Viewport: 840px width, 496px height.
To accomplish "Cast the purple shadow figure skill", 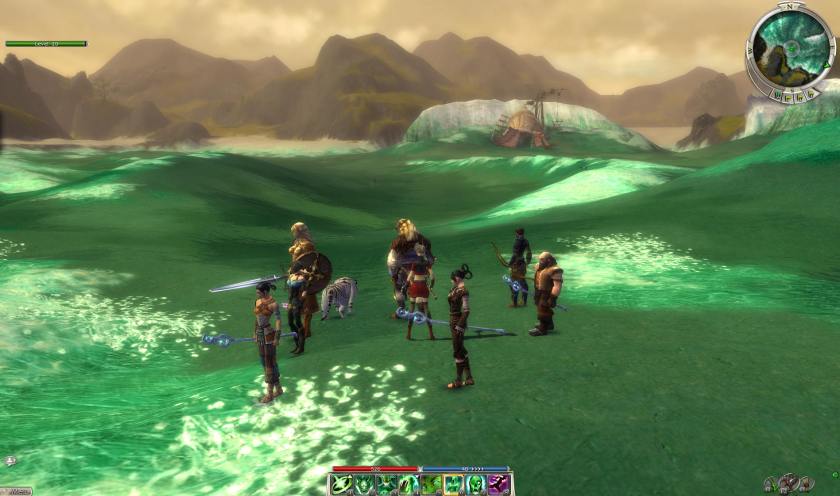I will pos(499,484).
